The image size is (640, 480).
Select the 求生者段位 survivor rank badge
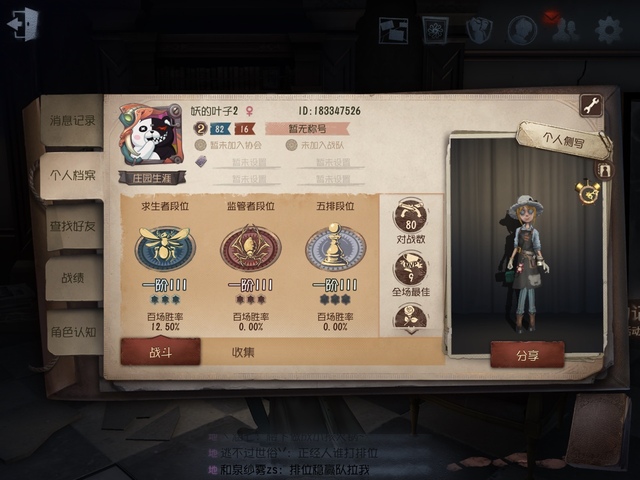point(165,247)
